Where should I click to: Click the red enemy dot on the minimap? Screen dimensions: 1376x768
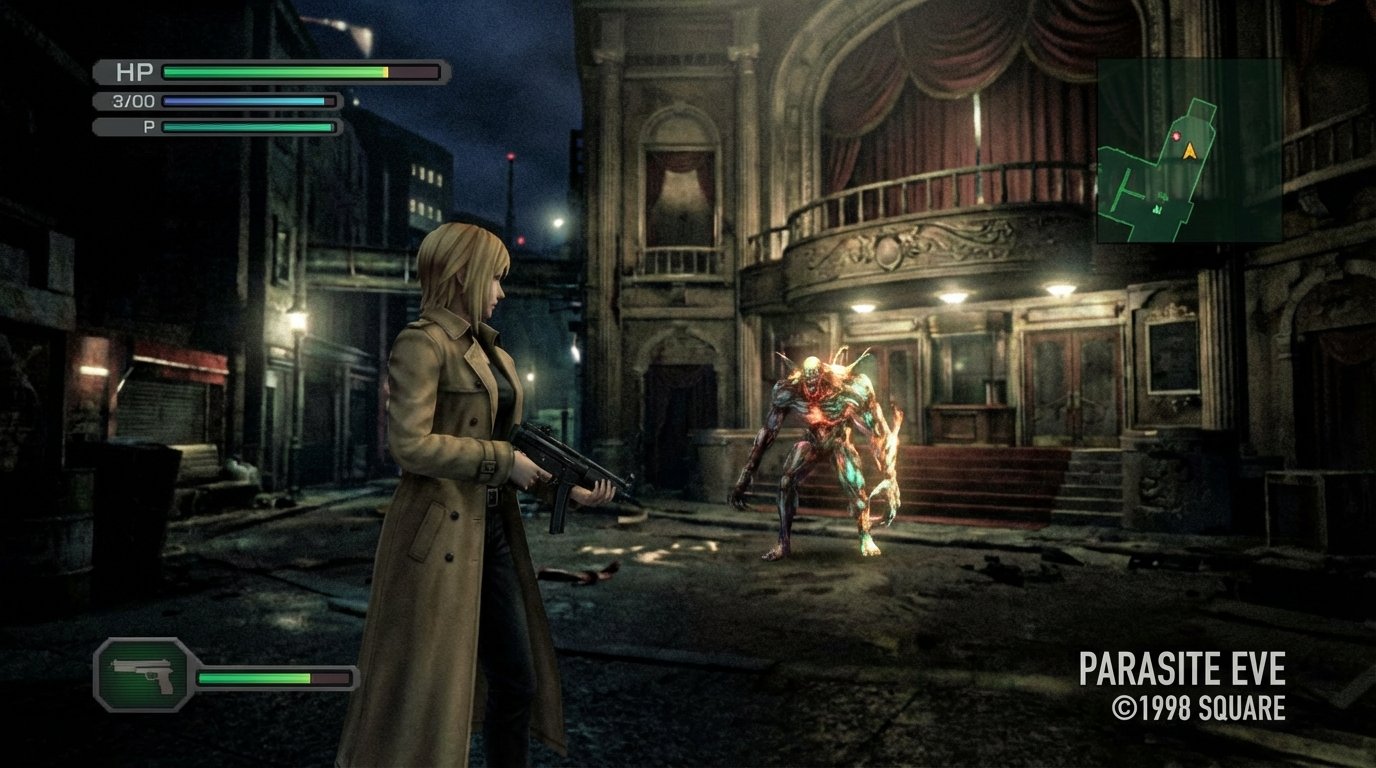tap(1177, 136)
